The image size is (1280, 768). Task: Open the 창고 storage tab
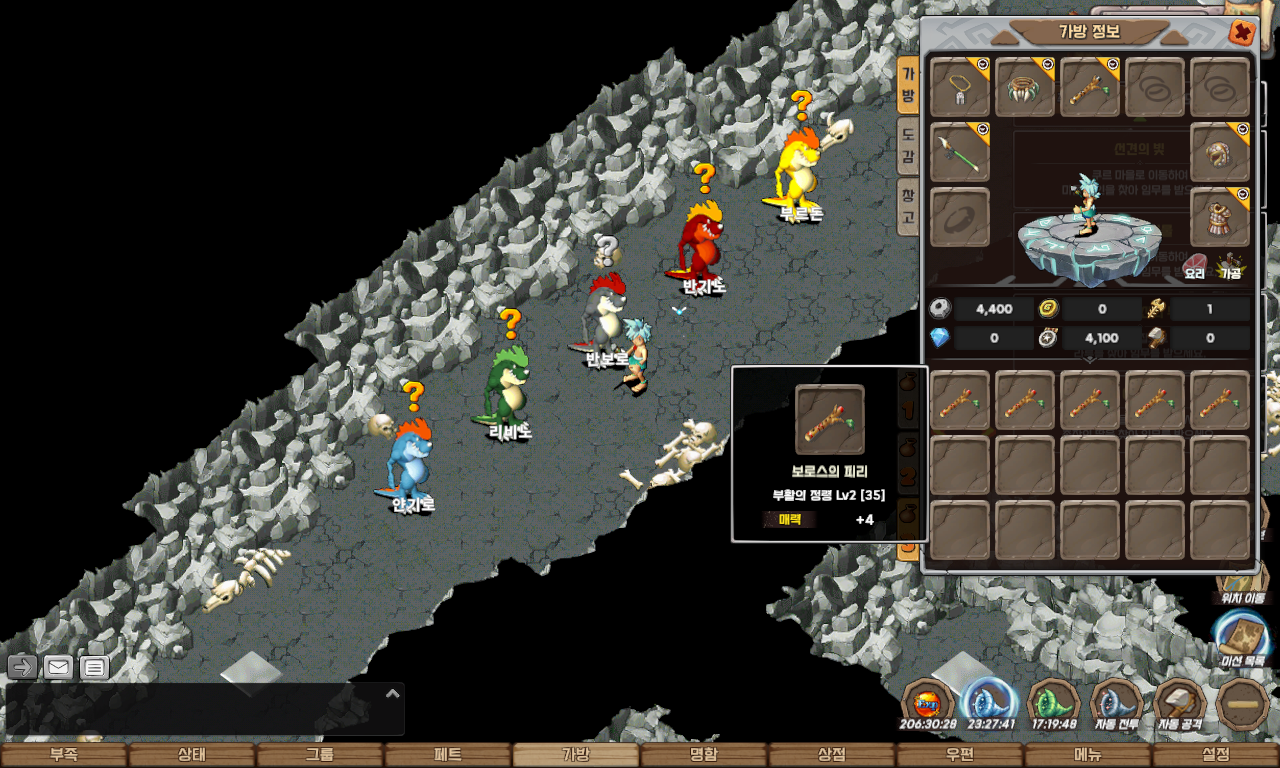pyautogui.click(x=907, y=206)
